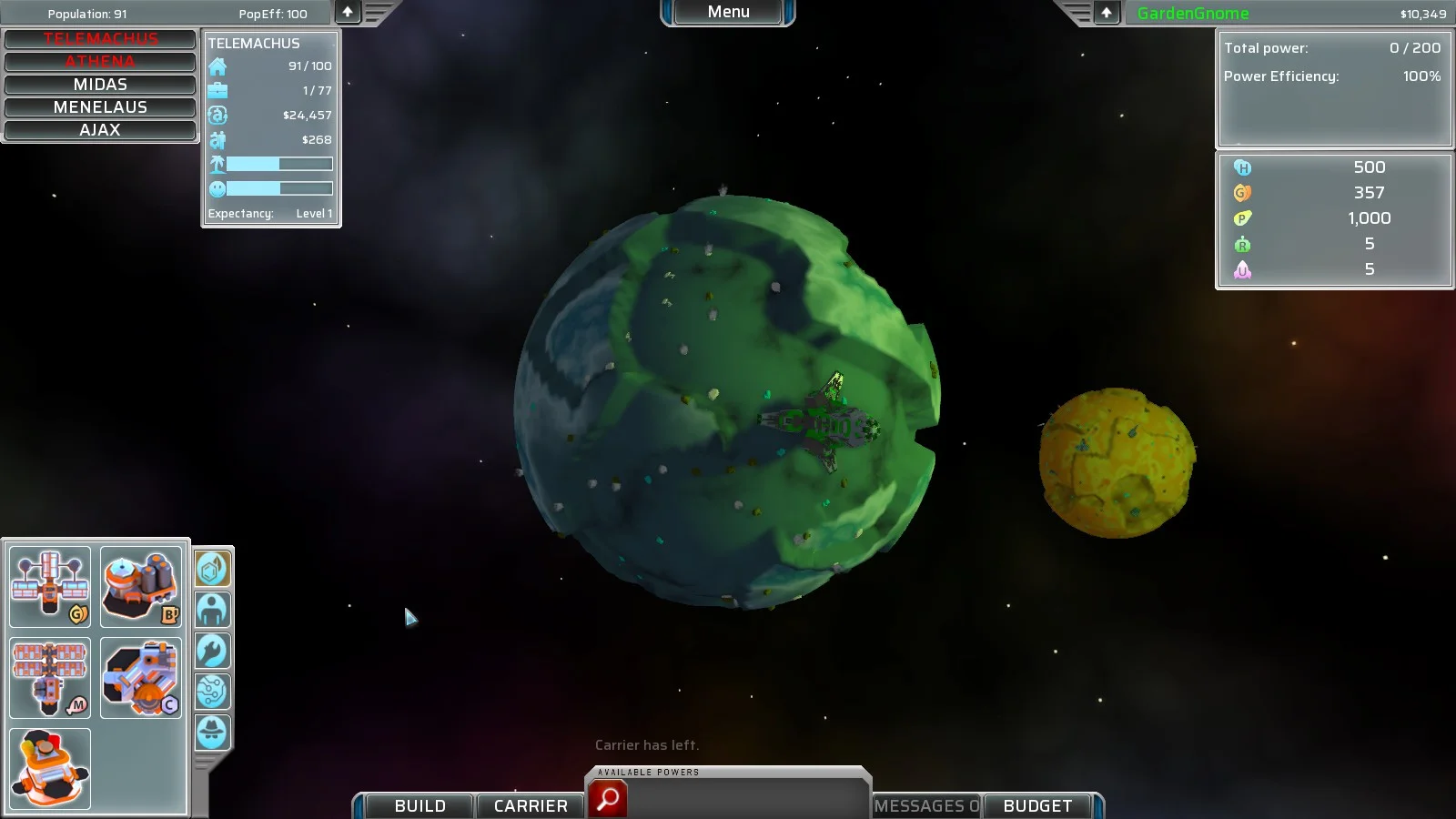
Task: Go to planet AJAX
Action: tap(100, 130)
